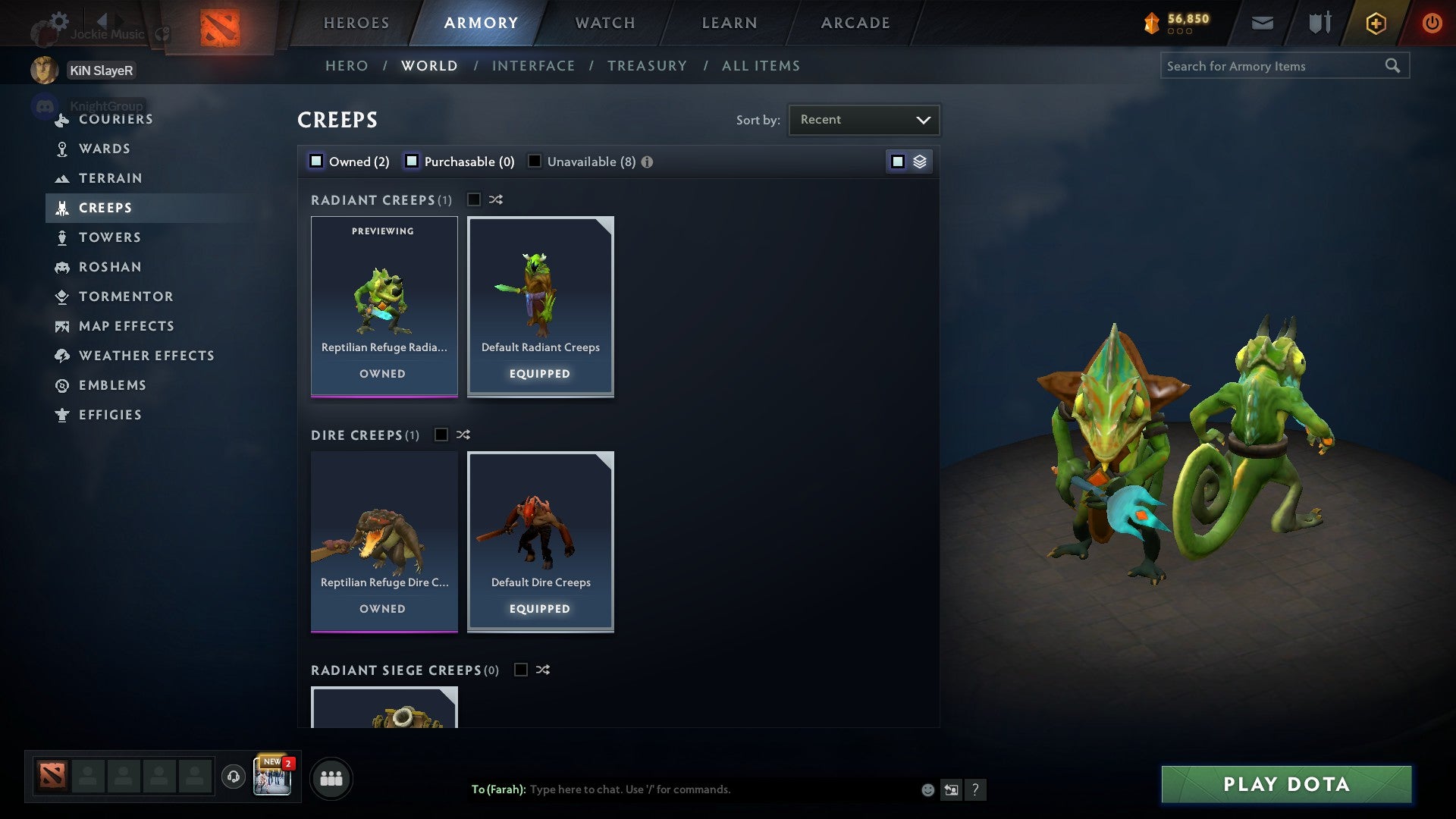1456x819 pixels.
Task: Toggle the Owned items filter
Action: 315,161
